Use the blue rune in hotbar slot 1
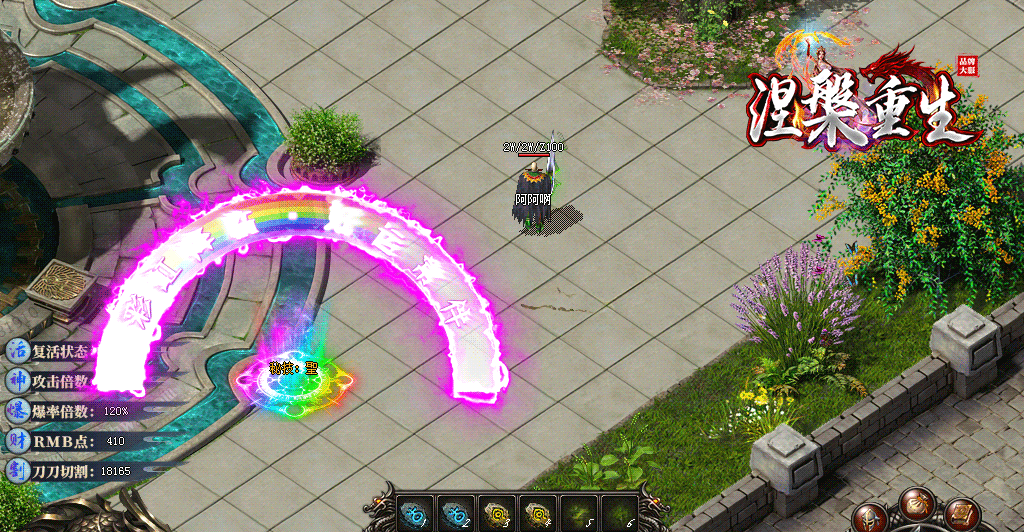 click(413, 512)
